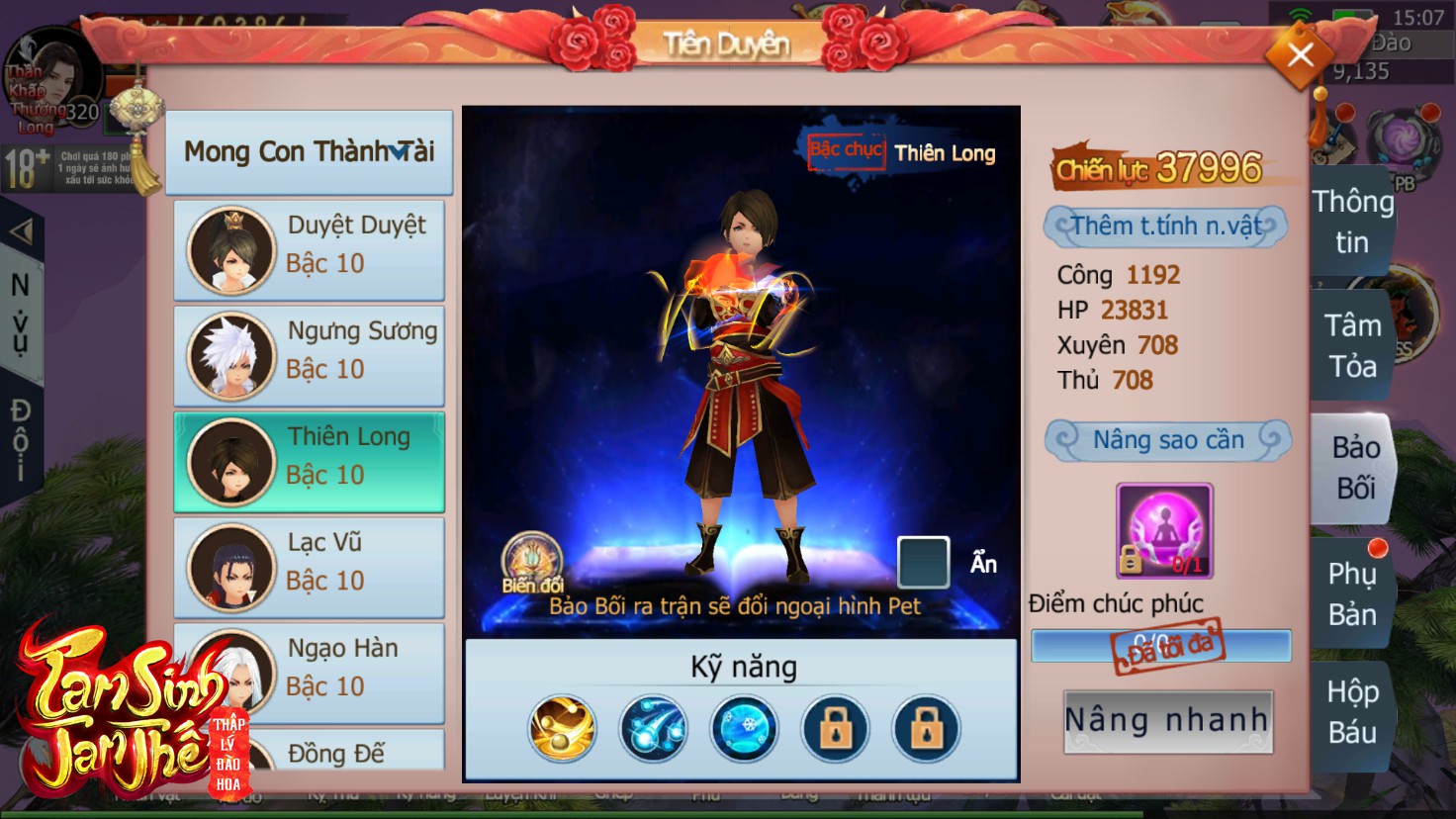Tap the Biến đổi transform icon
This screenshot has width=1456, height=819.
532,564
